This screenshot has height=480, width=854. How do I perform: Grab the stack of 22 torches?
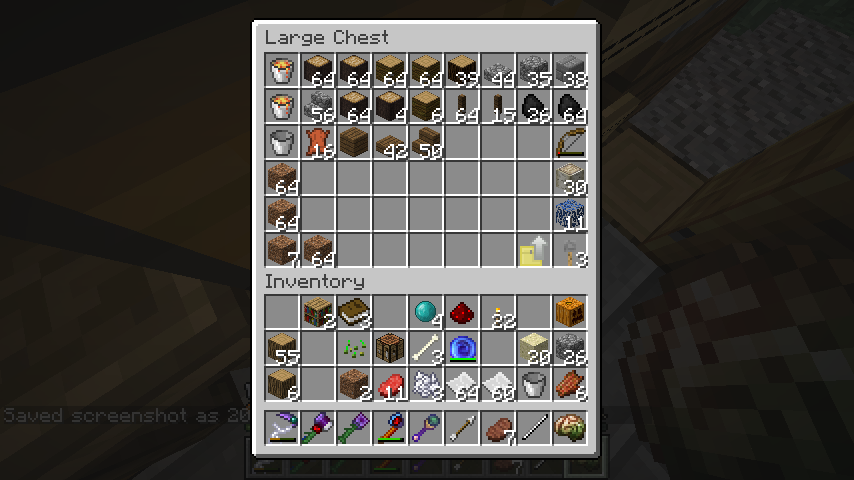coord(497,312)
